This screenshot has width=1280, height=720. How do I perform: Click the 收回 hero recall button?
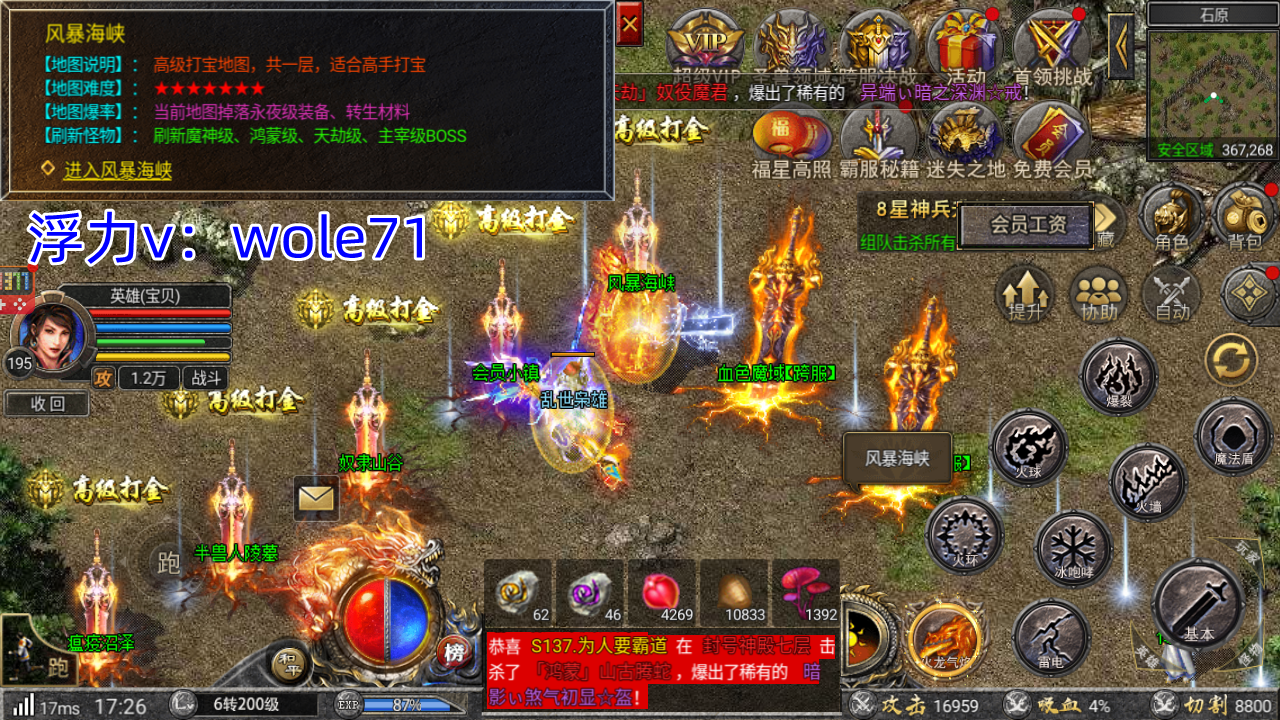47,404
